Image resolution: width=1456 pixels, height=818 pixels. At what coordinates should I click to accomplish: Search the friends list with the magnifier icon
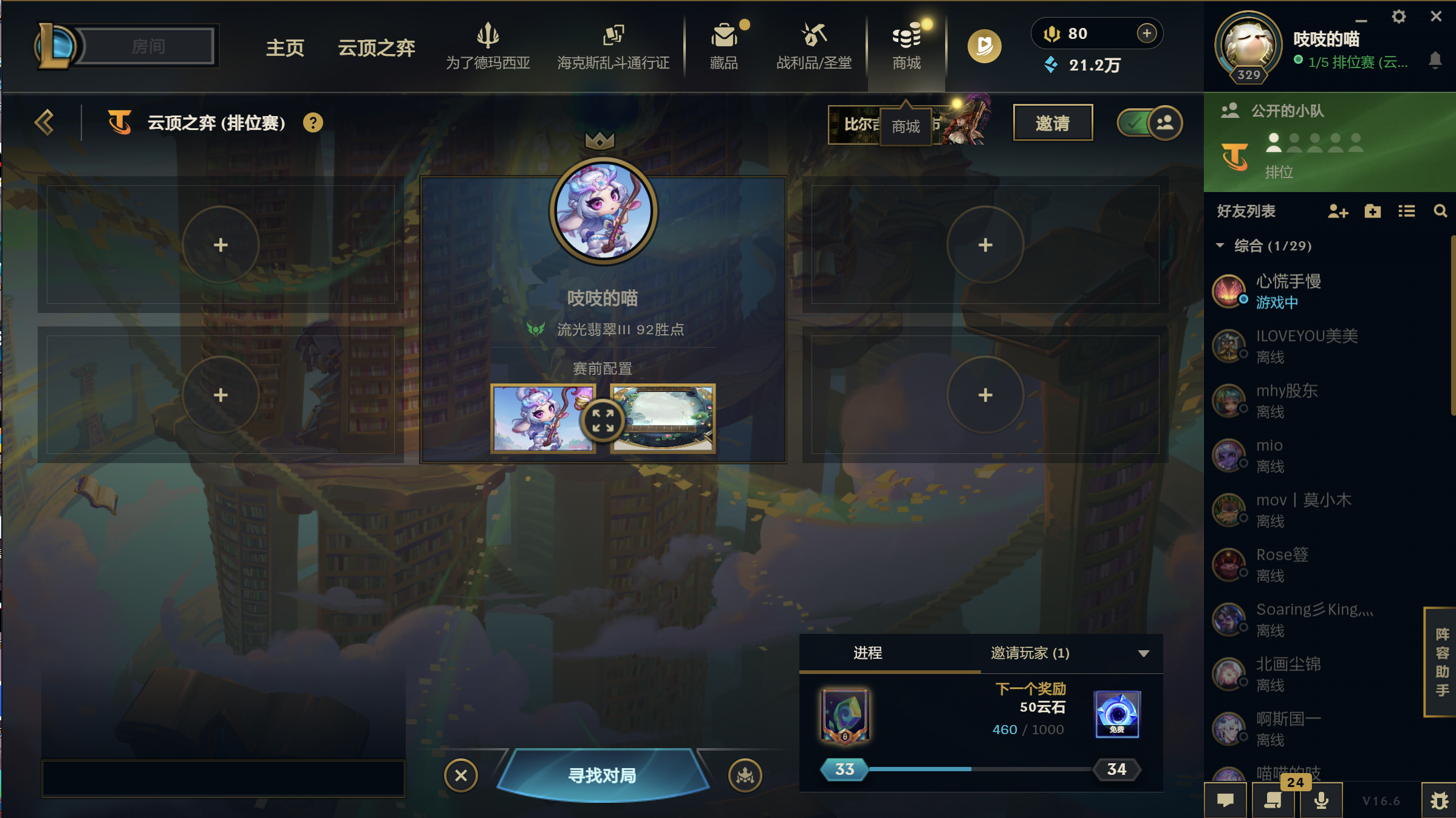point(1440,211)
